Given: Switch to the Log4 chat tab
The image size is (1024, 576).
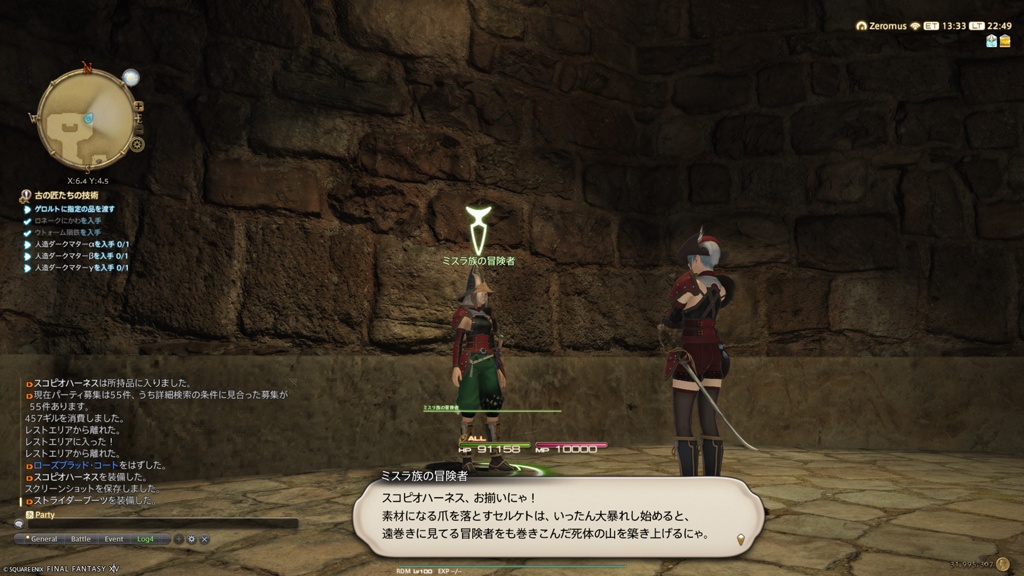Looking at the screenshot, I should pyautogui.click(x=146, y=539).
